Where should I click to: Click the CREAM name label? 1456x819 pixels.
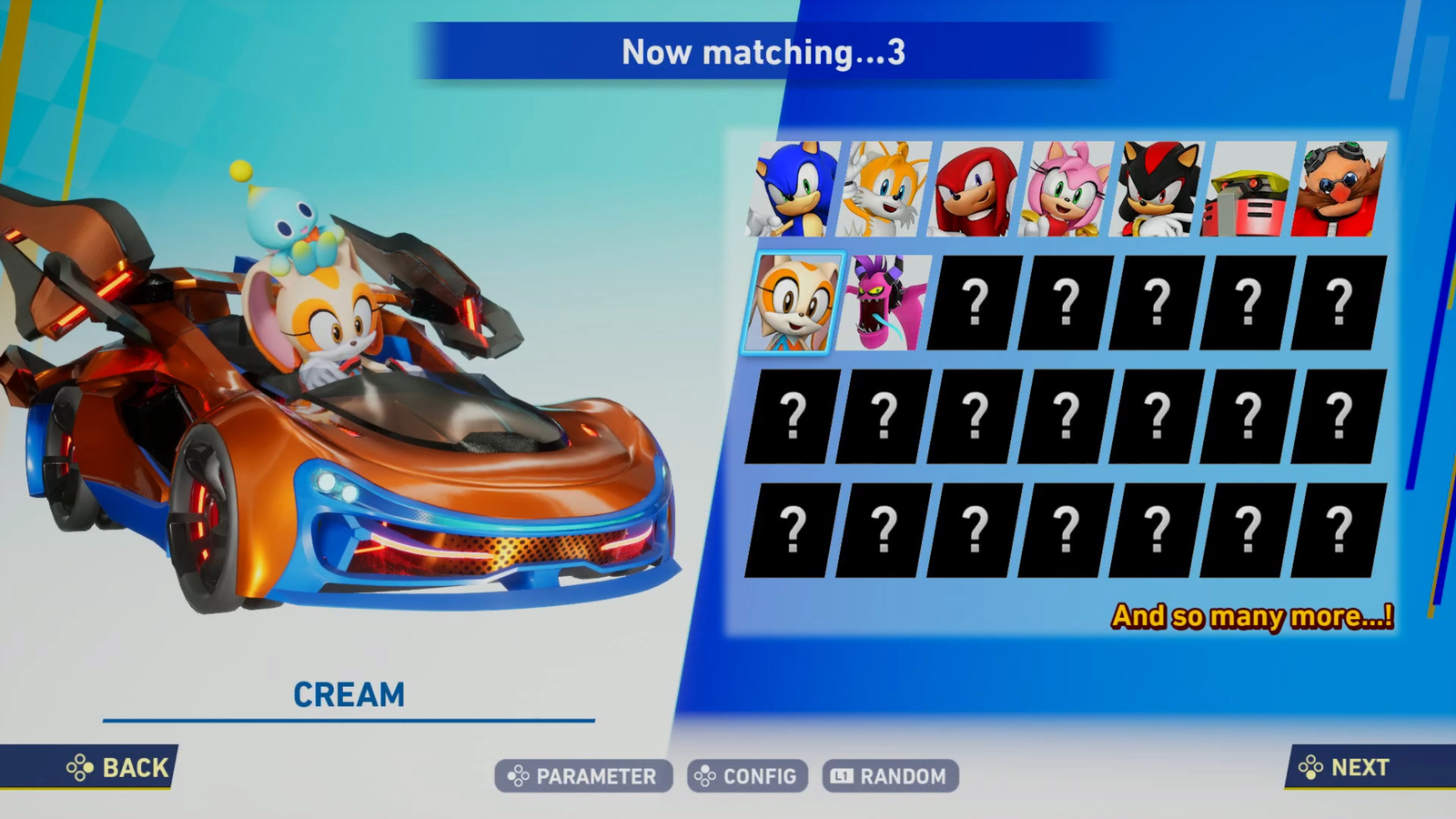point(349,694)
